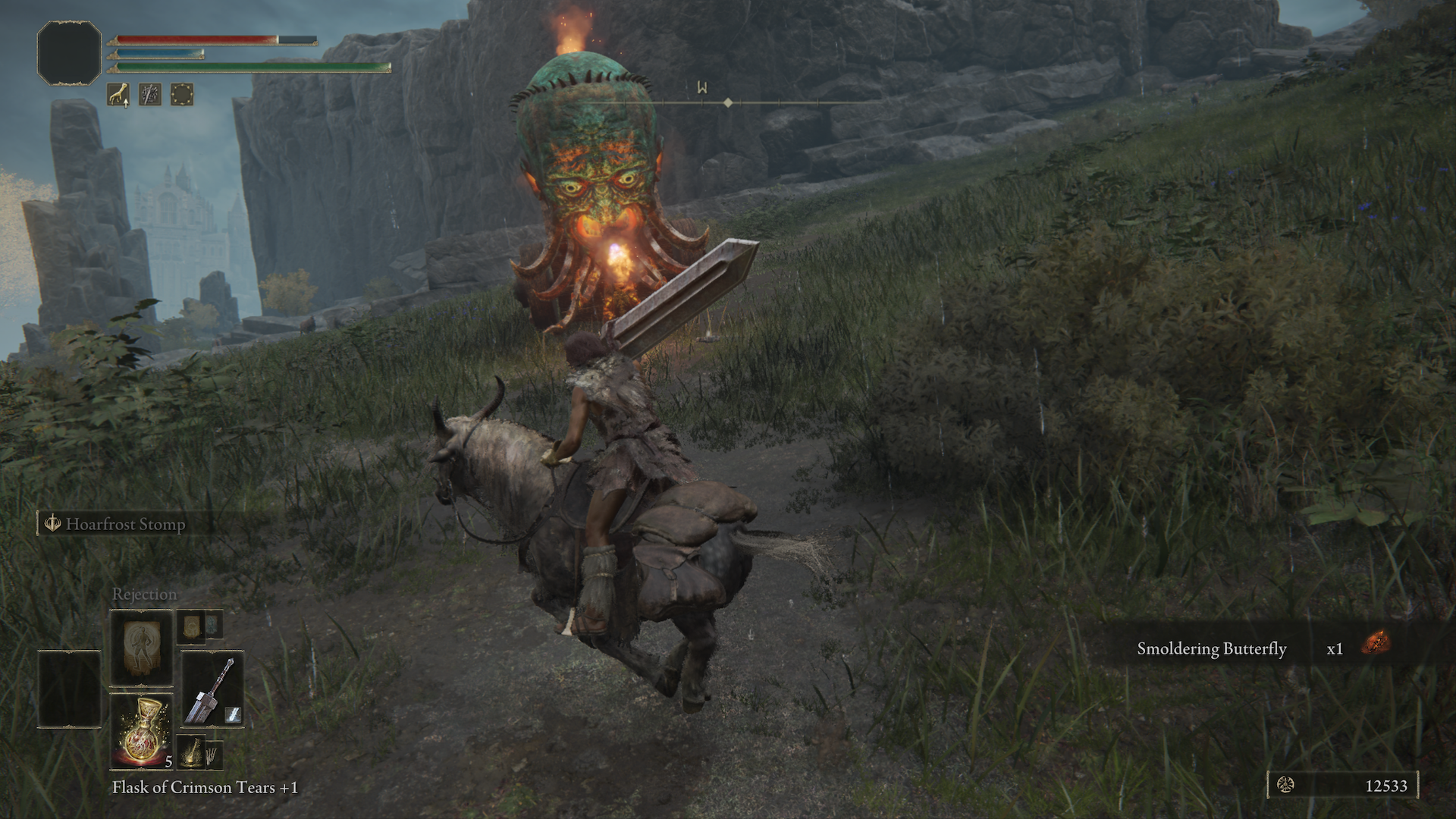
Task: Click the compass bar west marker
Action: pos(702,88)
